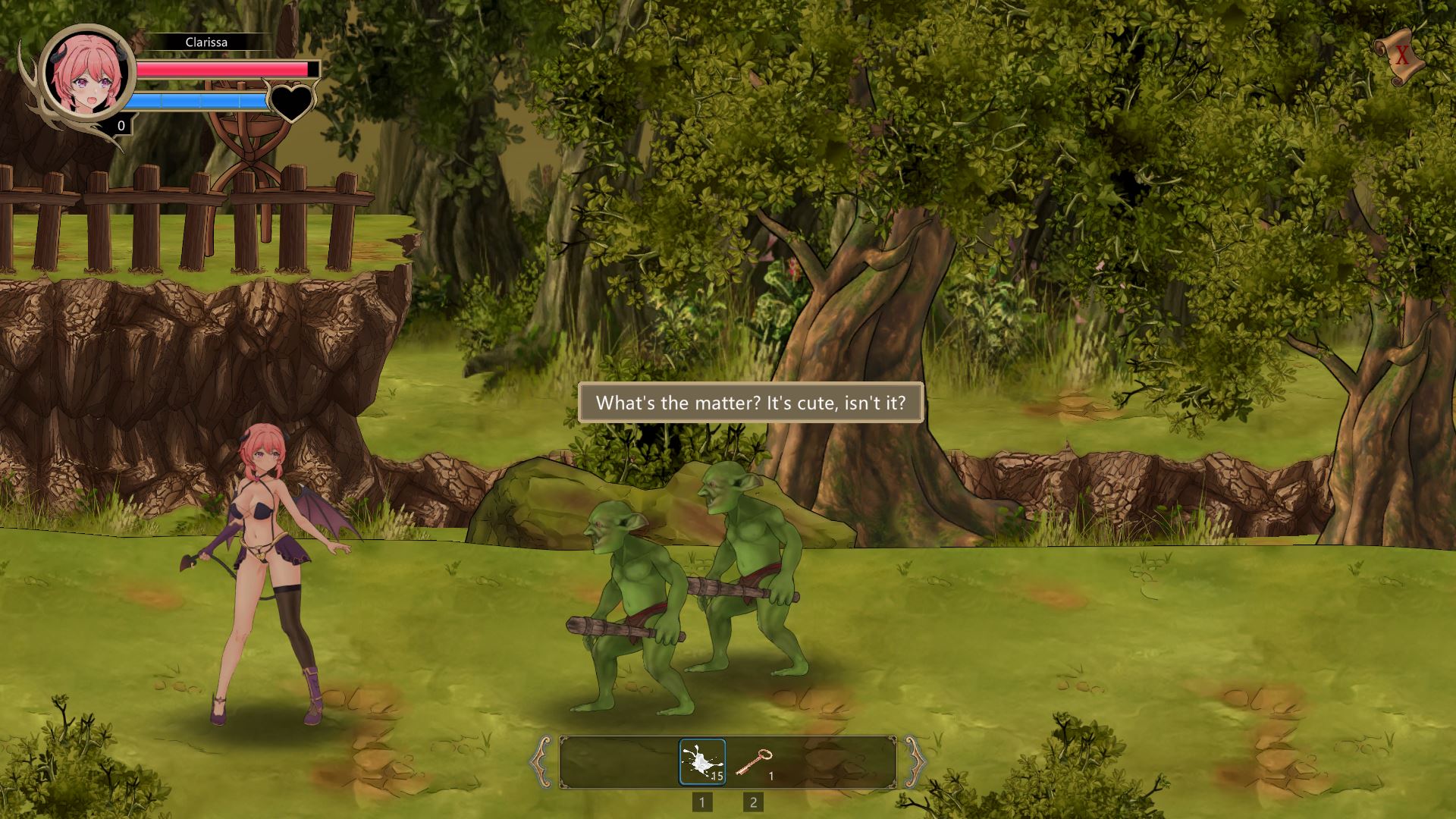This screenshot has width=1456, height=819.
Task: Open the map scroll with red X
Action: click(1400, 55)
